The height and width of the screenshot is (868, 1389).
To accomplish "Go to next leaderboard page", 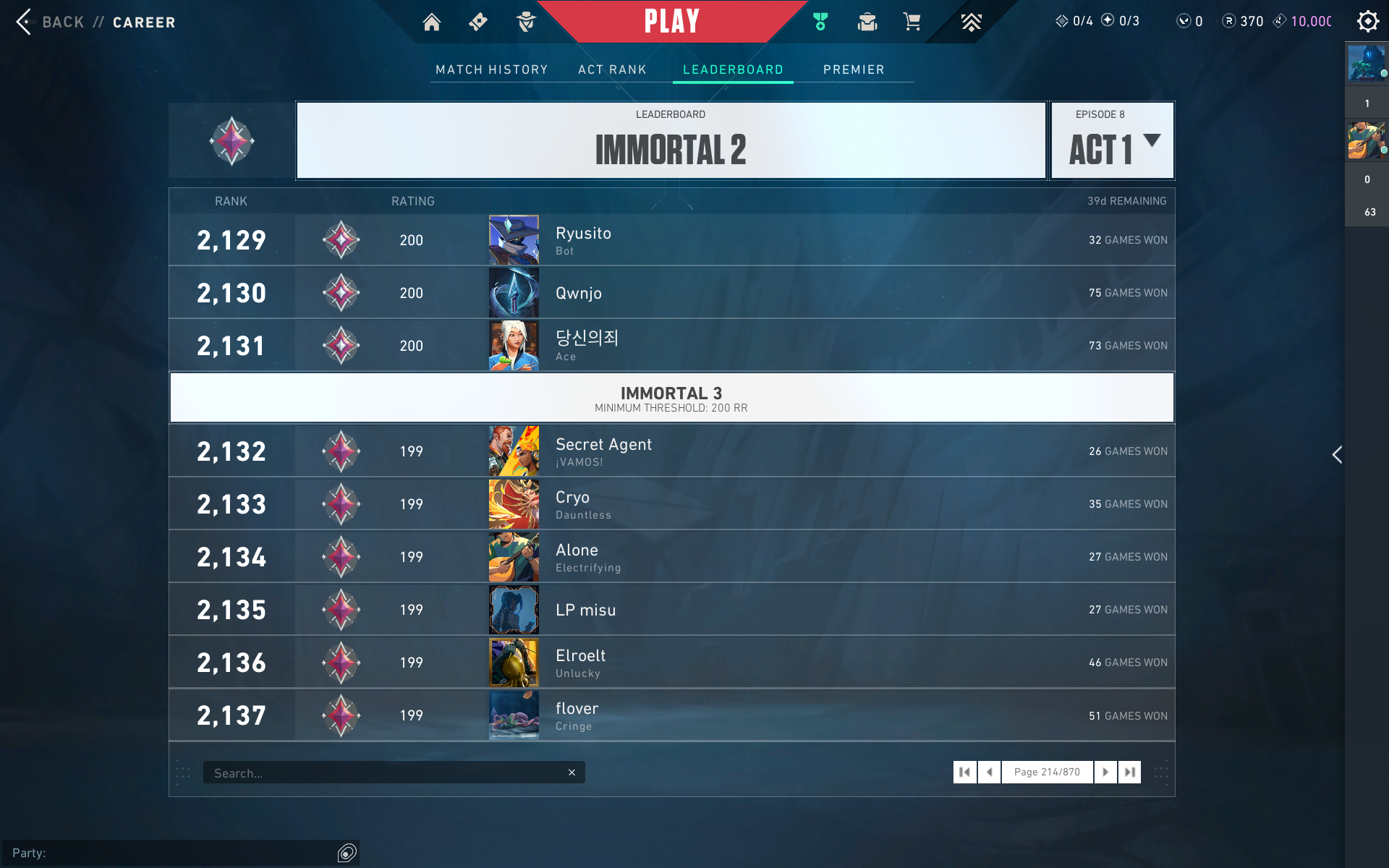I will pos(1105,772).
